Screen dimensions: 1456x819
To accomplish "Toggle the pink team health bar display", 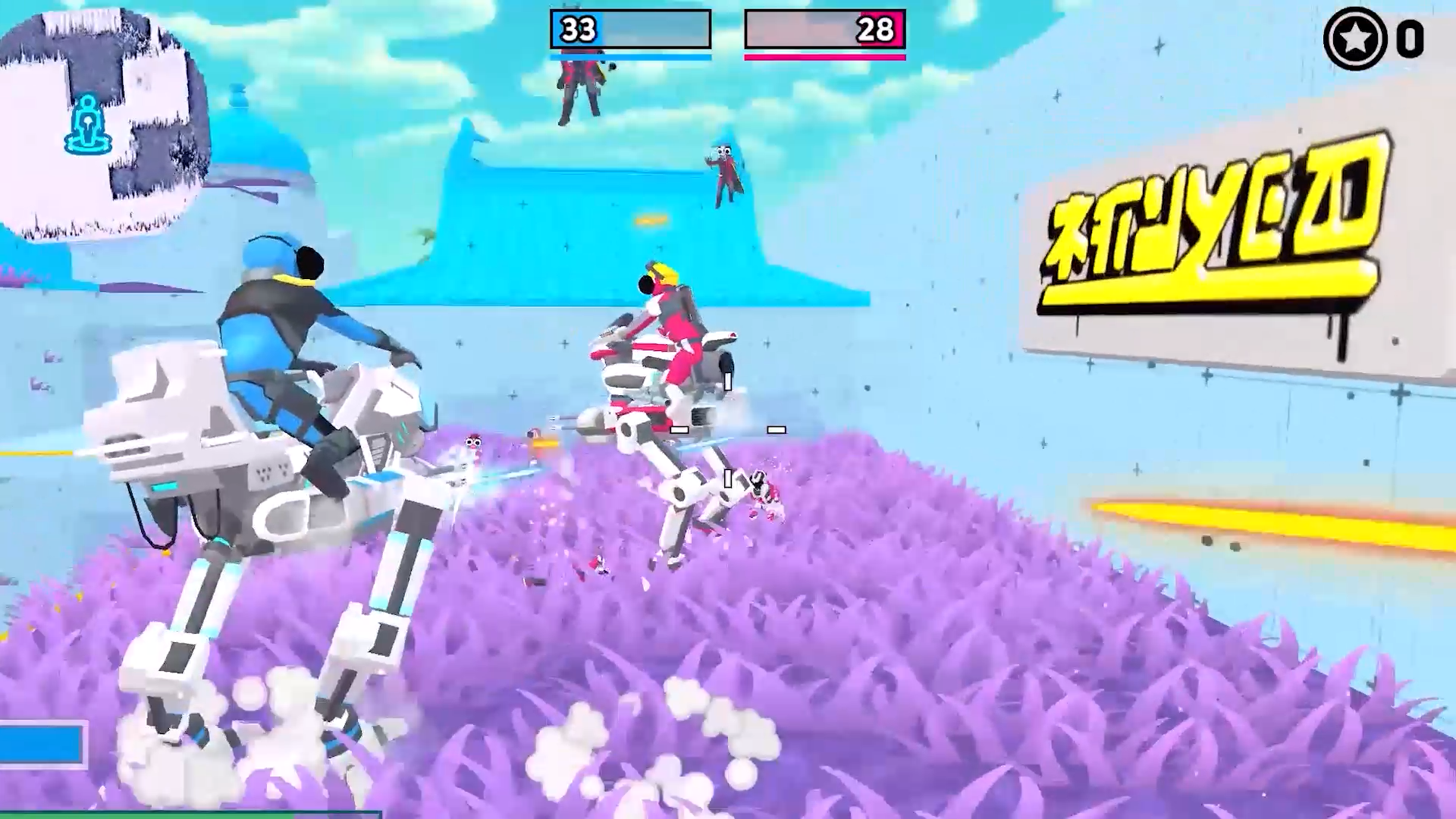I will [x=825, y=58].
